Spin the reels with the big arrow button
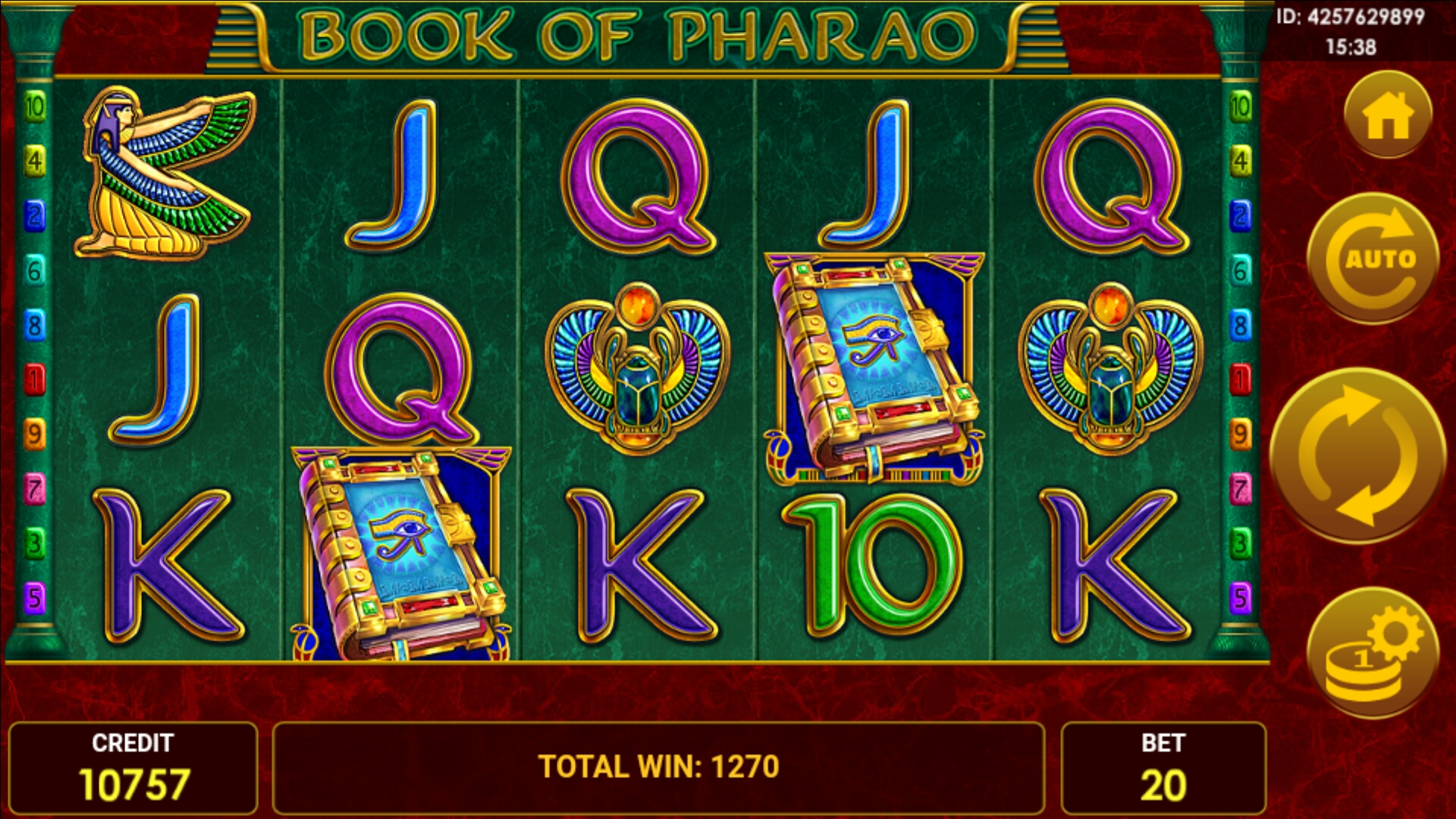 (x=1357, y=455)
